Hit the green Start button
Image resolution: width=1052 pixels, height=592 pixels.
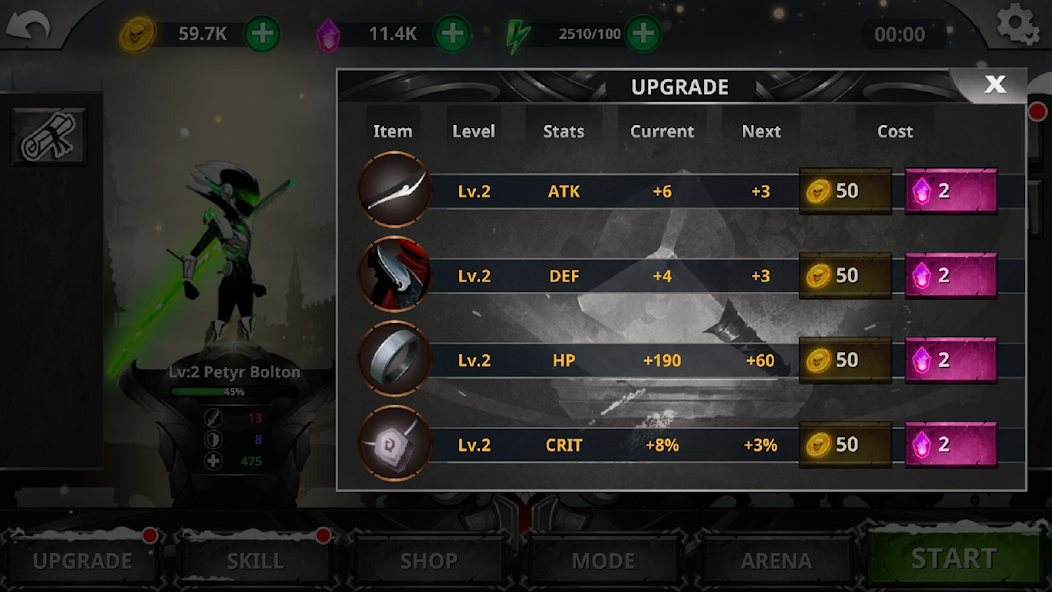point(954,559)
